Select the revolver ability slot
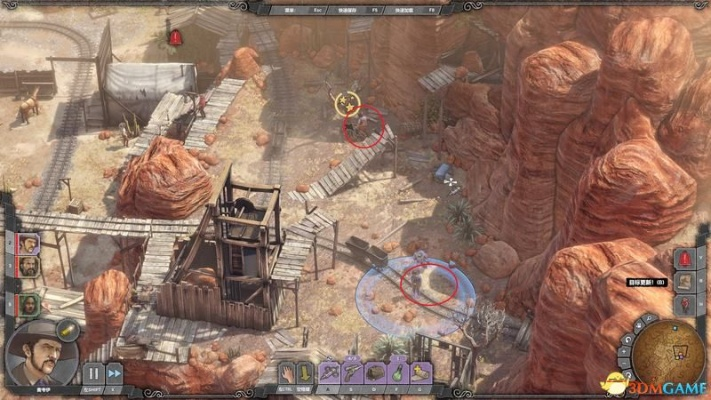The width and height of the screenshot is (711, 400). click(x=352, y=372)
